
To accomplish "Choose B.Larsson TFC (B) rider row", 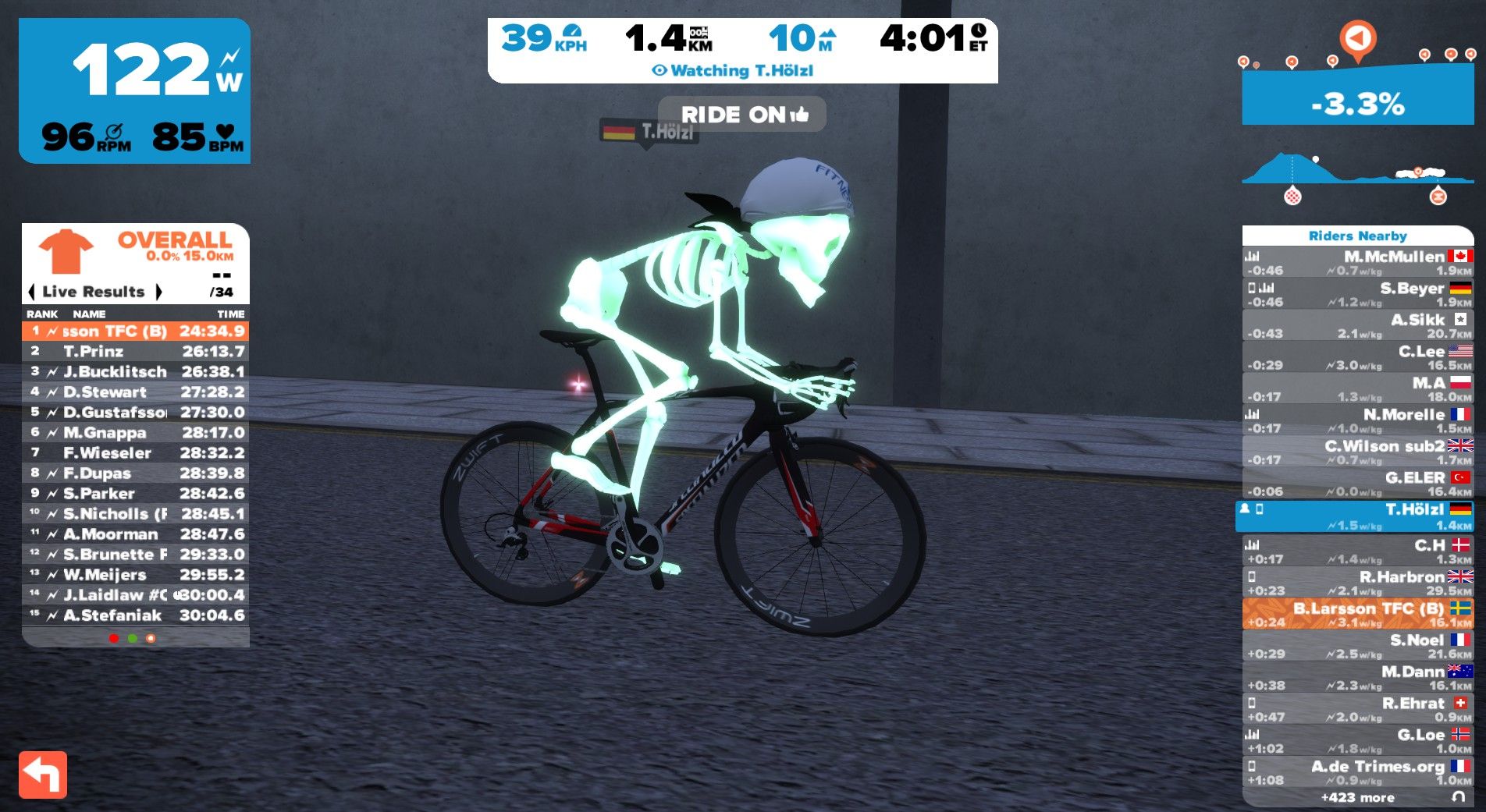I will click(x=1357, y=614).
